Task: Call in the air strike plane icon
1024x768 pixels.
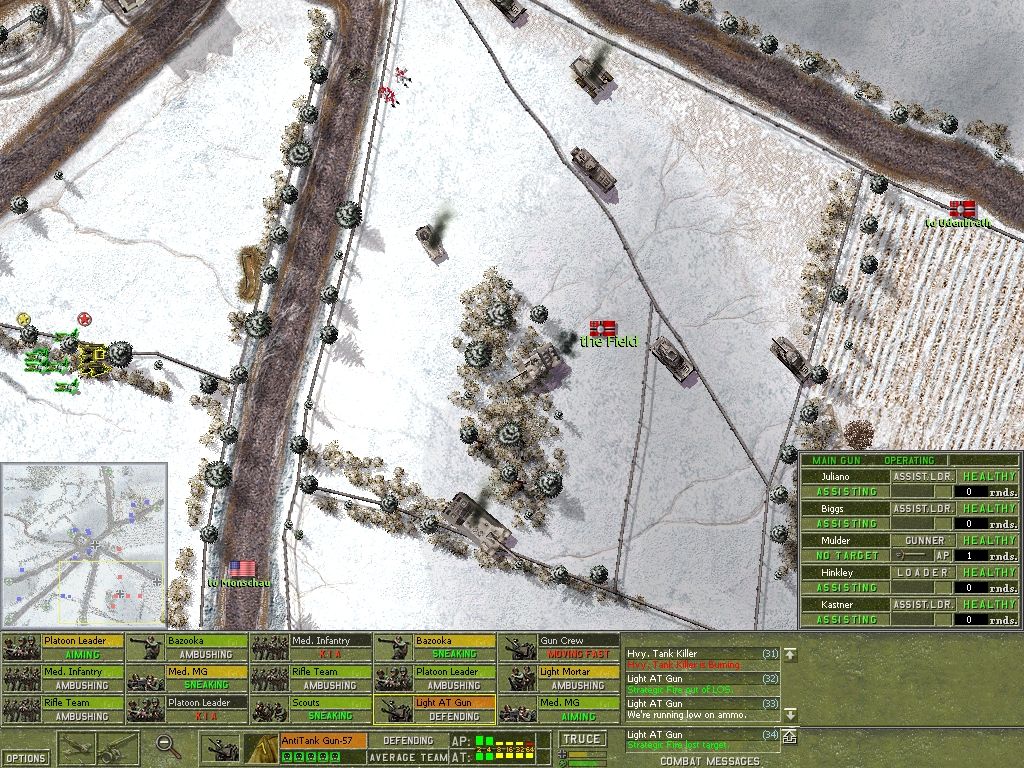Action: 77,746
